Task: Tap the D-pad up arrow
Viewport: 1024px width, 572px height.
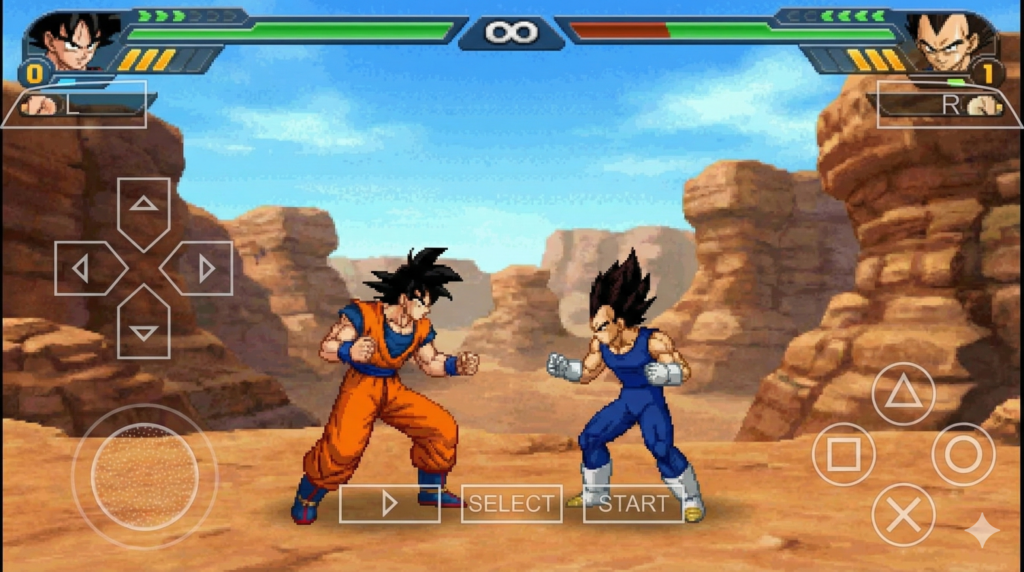Action: point(144,209)
